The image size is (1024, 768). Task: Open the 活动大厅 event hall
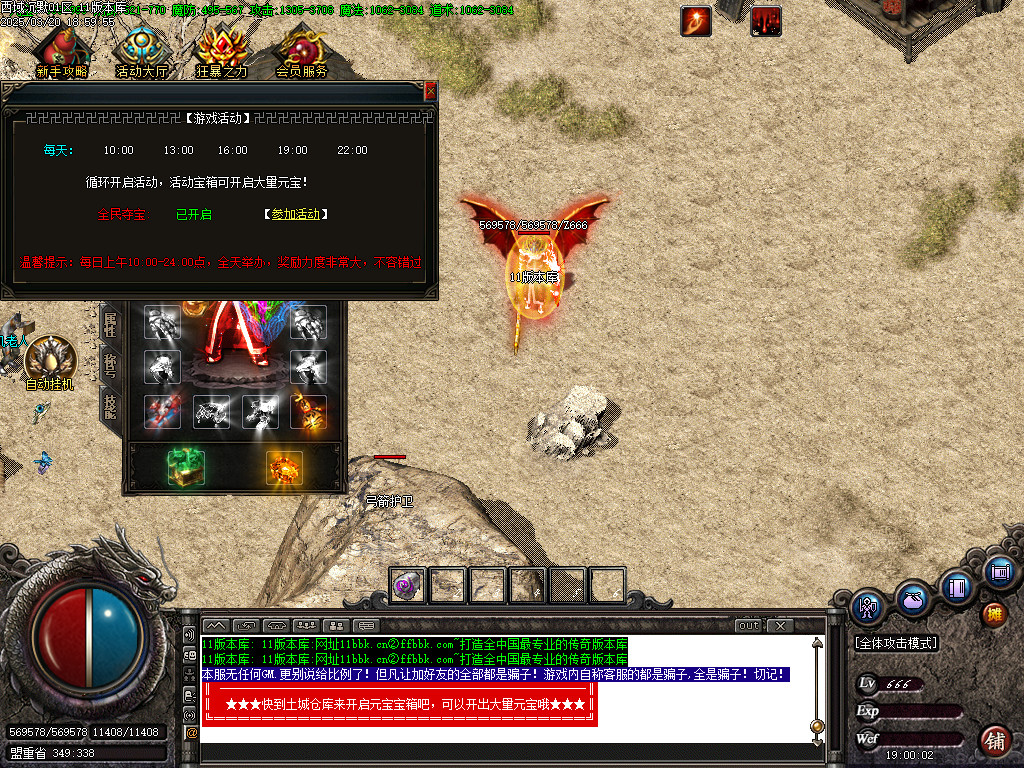point(141,52)
